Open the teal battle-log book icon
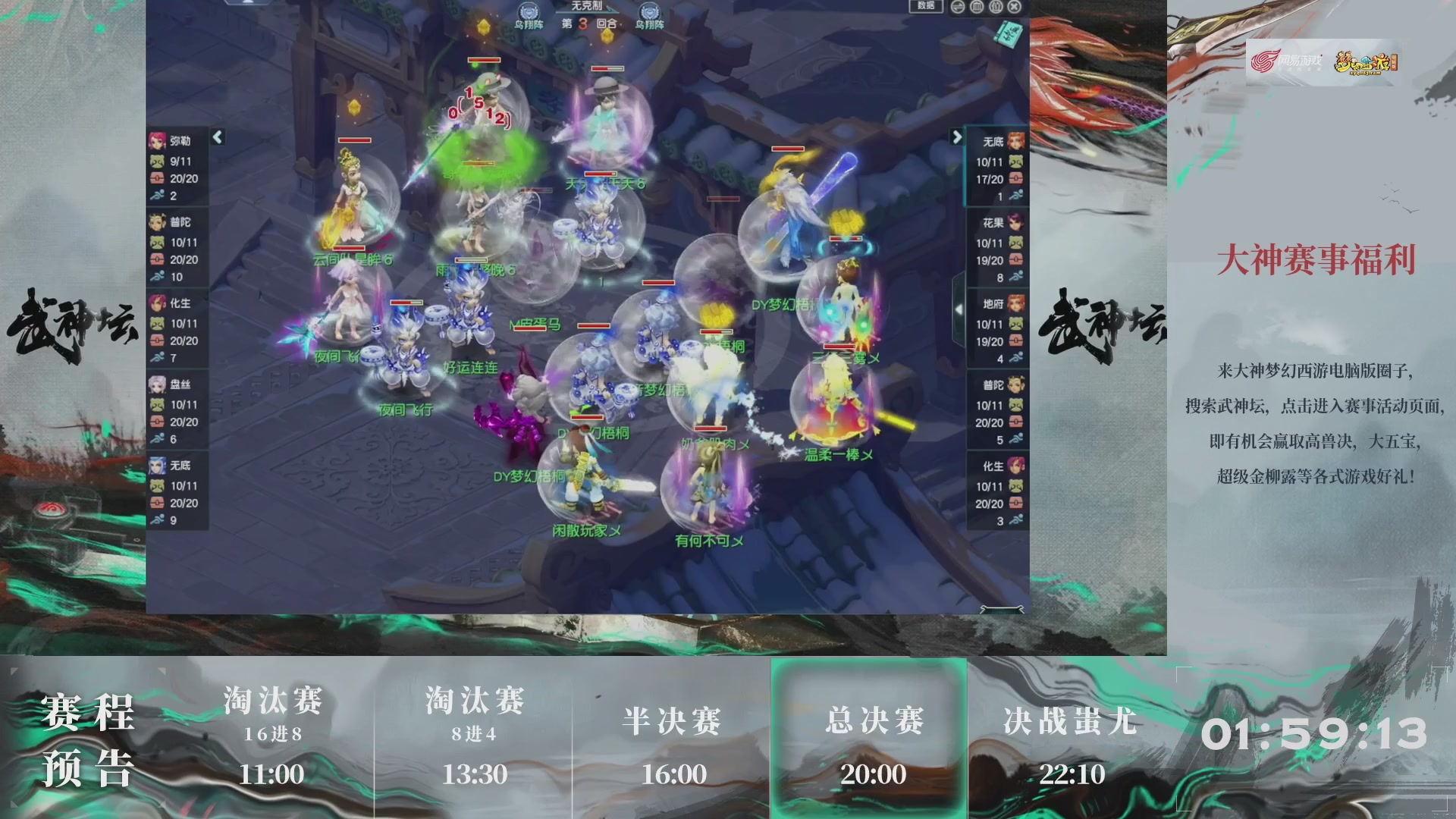1456x819 pixels. point(1009,35)
